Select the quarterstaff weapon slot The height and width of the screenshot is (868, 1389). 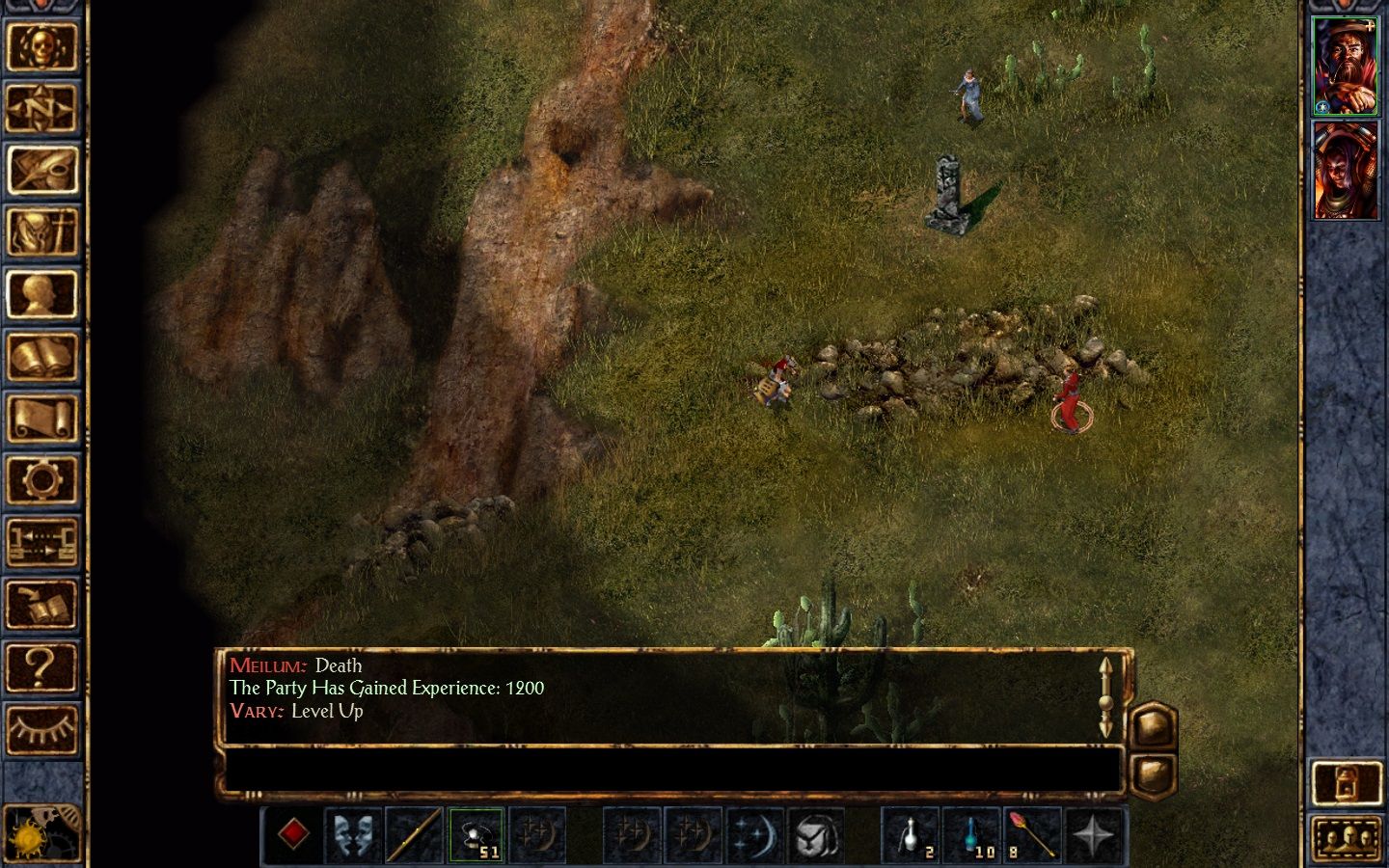click(415, 834)
